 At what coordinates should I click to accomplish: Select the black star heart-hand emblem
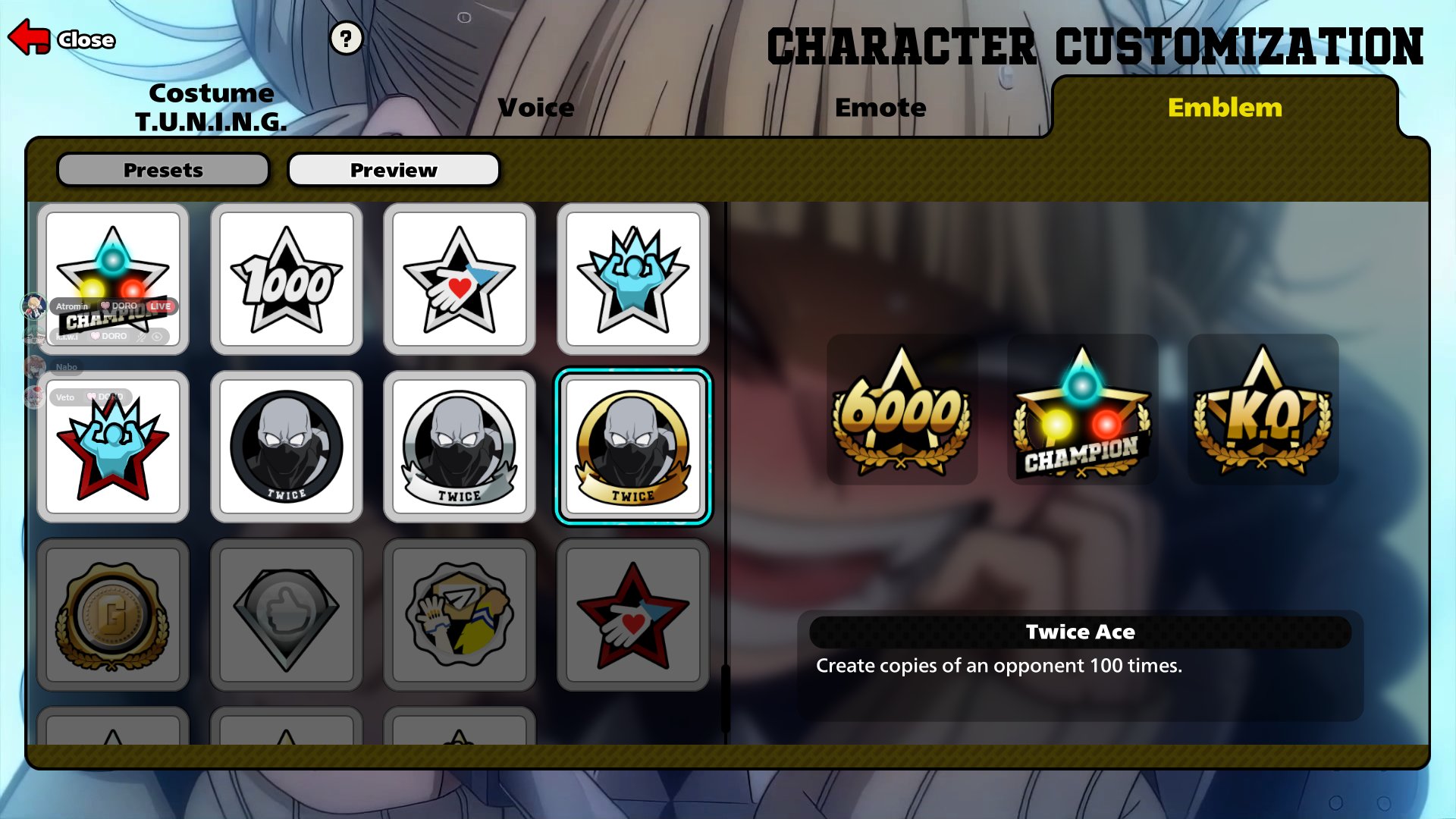460,279
